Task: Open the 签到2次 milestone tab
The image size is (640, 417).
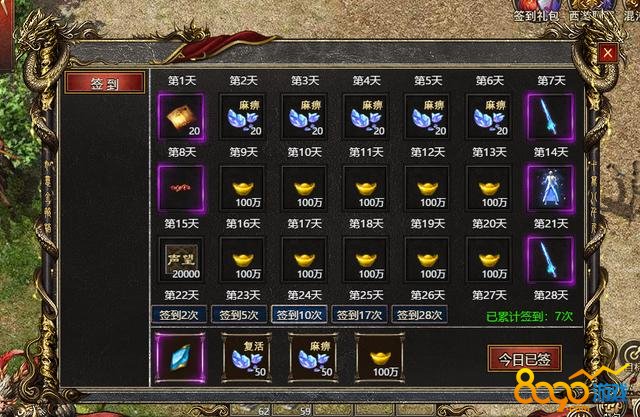Action: 180,314
